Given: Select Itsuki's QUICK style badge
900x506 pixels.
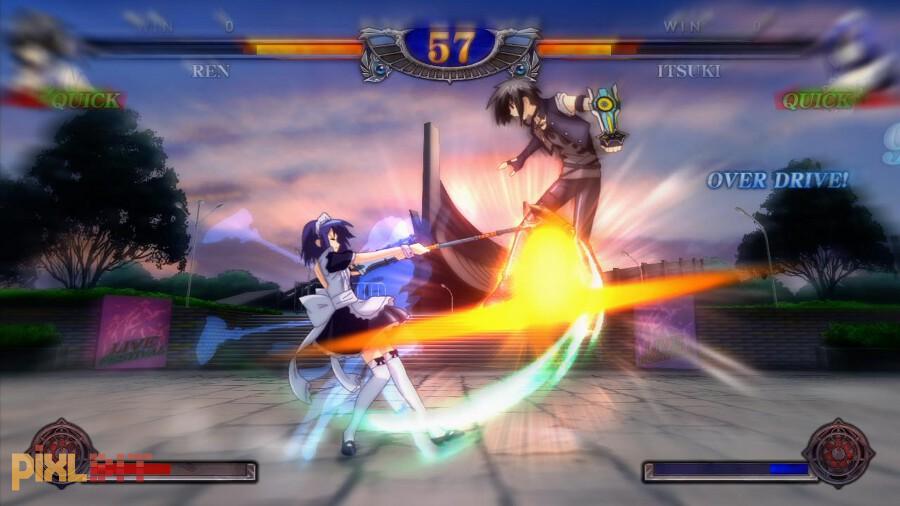Looking at the screenshot, I should [817, 100].
